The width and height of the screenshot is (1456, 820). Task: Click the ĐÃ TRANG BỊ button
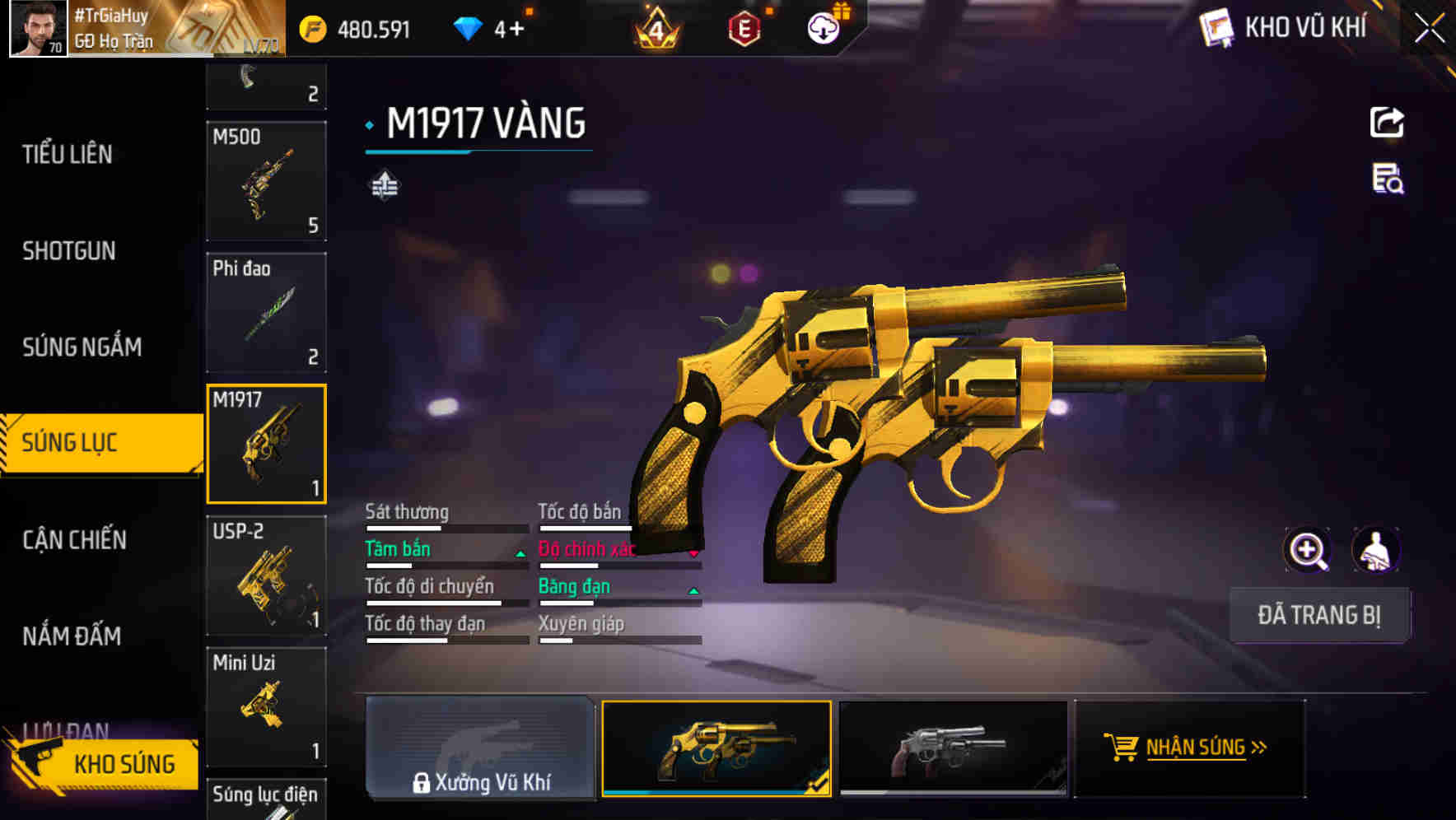click(1319, 615)
